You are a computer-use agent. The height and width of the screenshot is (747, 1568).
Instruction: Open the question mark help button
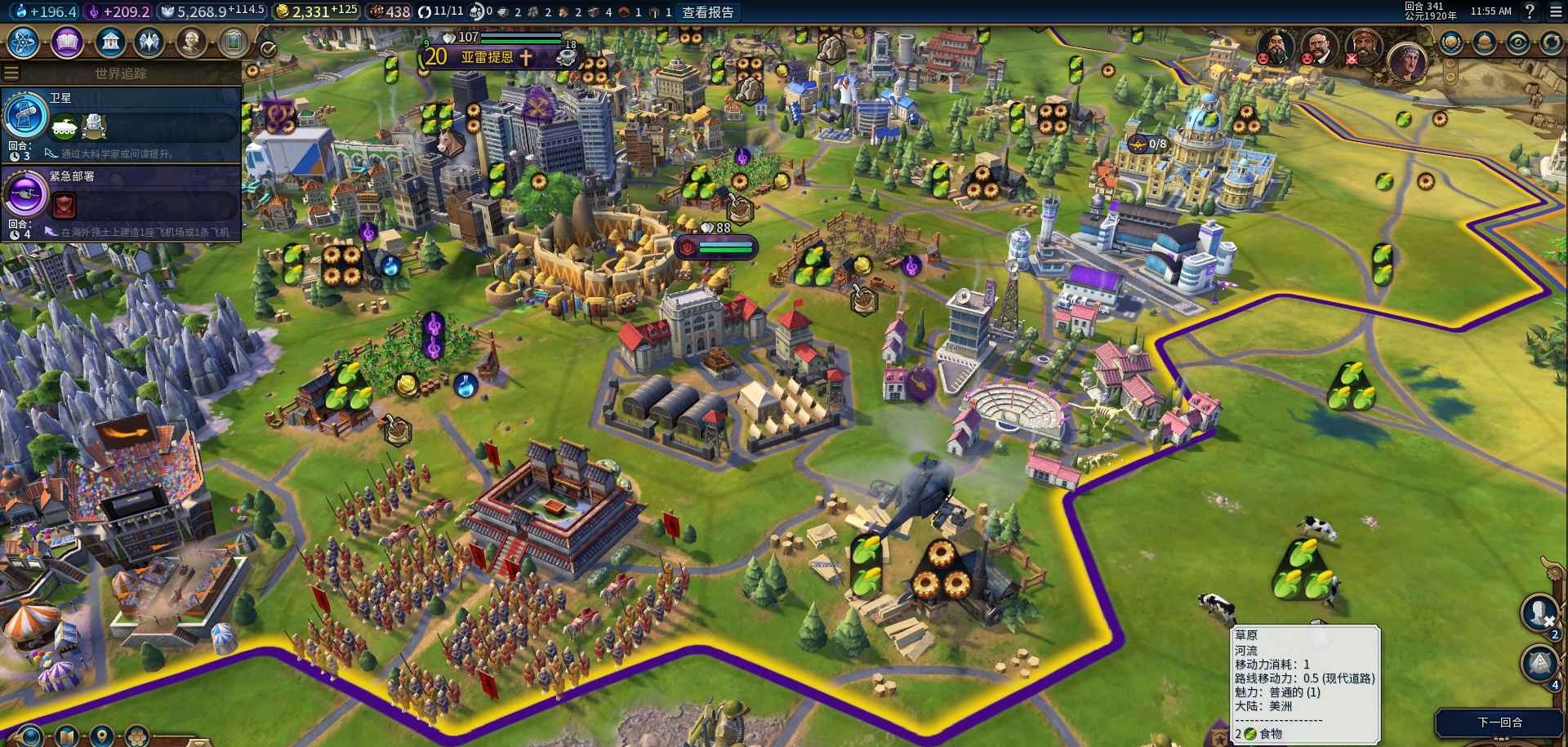[x=1530, y=11]
